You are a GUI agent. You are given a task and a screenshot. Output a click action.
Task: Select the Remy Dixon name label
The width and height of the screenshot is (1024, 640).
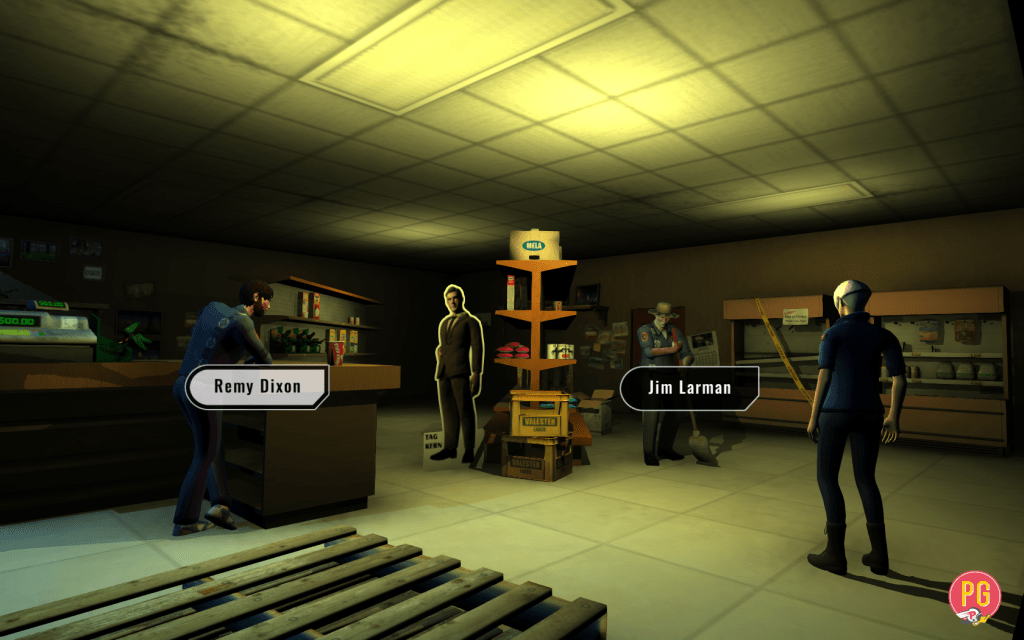point(257,387)
